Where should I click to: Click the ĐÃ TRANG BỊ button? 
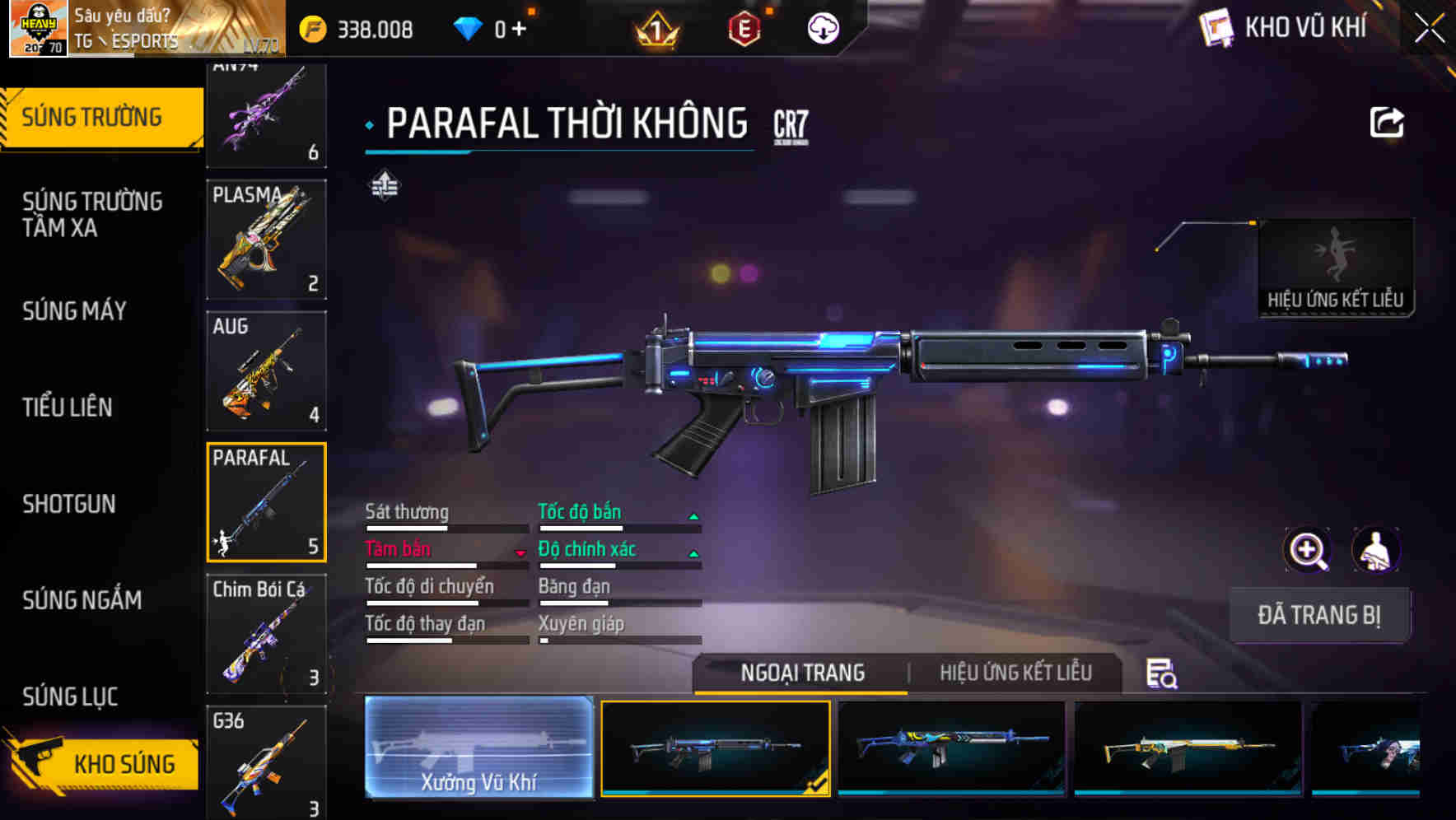[1319, 614]
